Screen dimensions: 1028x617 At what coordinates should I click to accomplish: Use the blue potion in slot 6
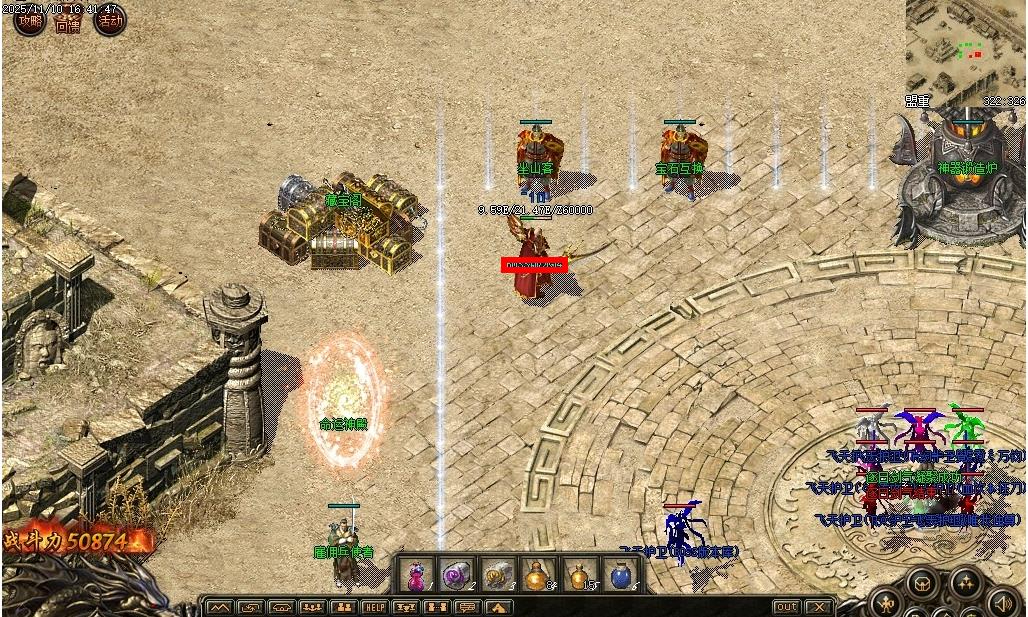(621, 575)
